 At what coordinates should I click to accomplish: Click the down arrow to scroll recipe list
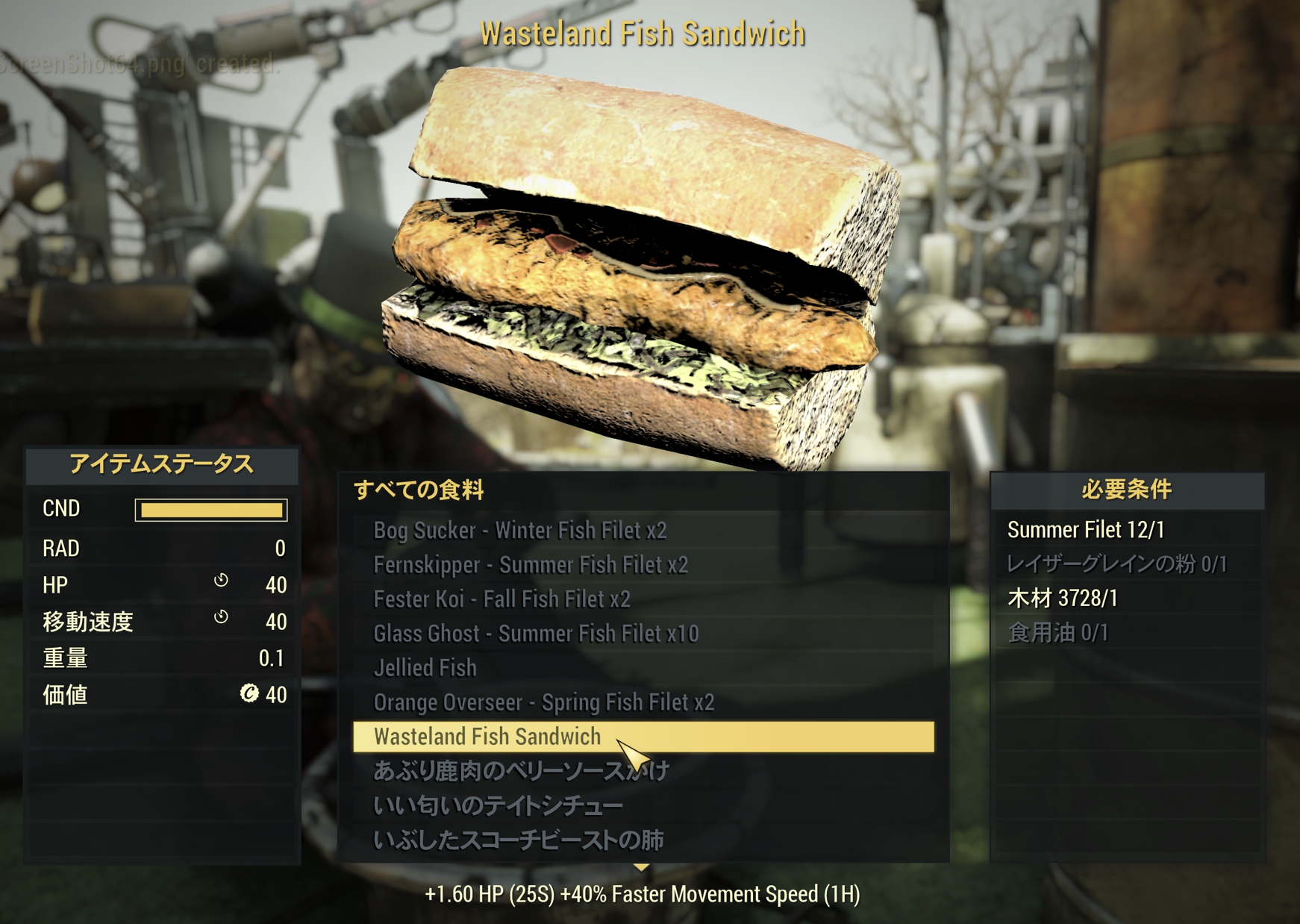click(x=642, y=868)
